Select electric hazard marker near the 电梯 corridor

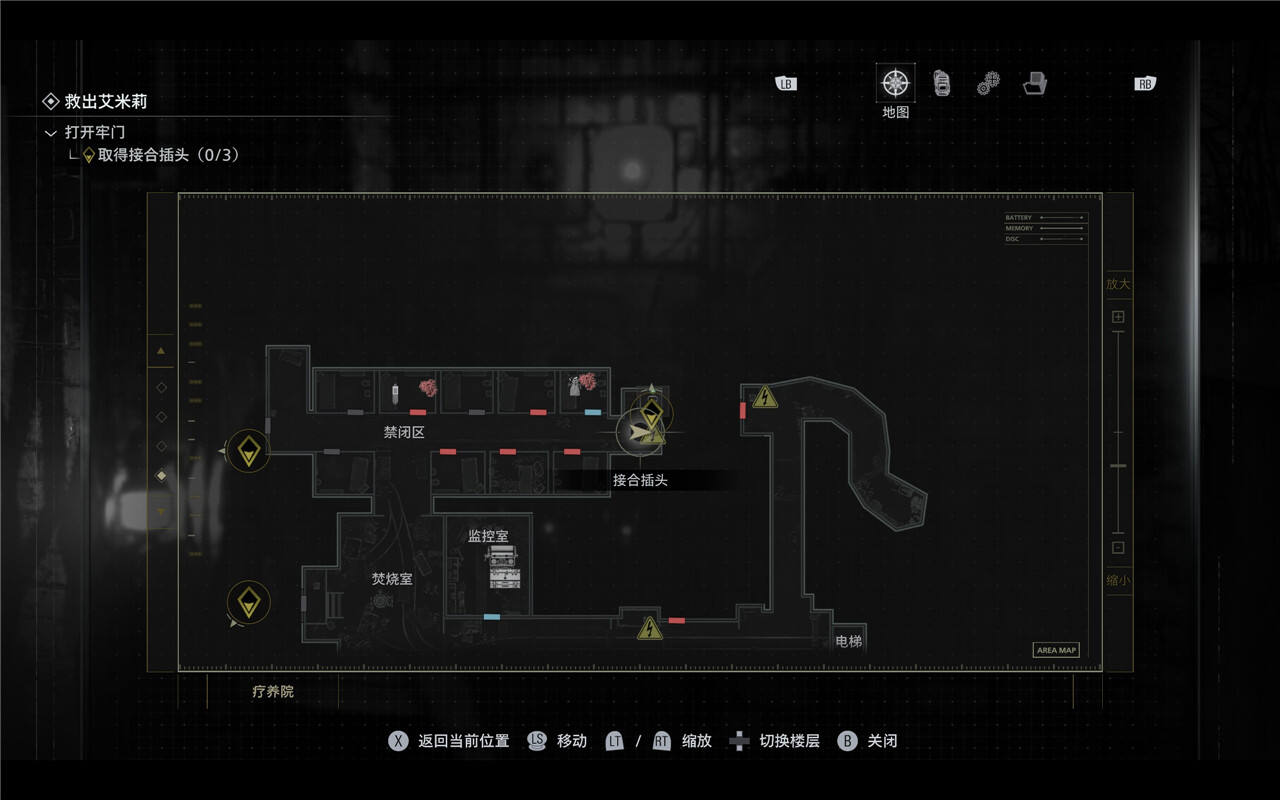click(650, 629)
